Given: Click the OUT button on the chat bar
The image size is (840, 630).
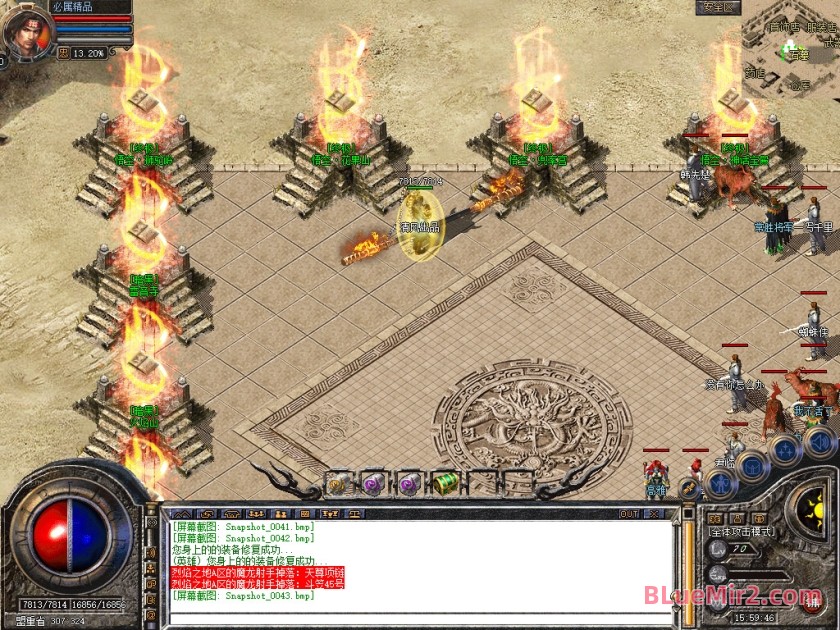Looking at the screenshot, I should pyautogui.click(x=629, y=514).
